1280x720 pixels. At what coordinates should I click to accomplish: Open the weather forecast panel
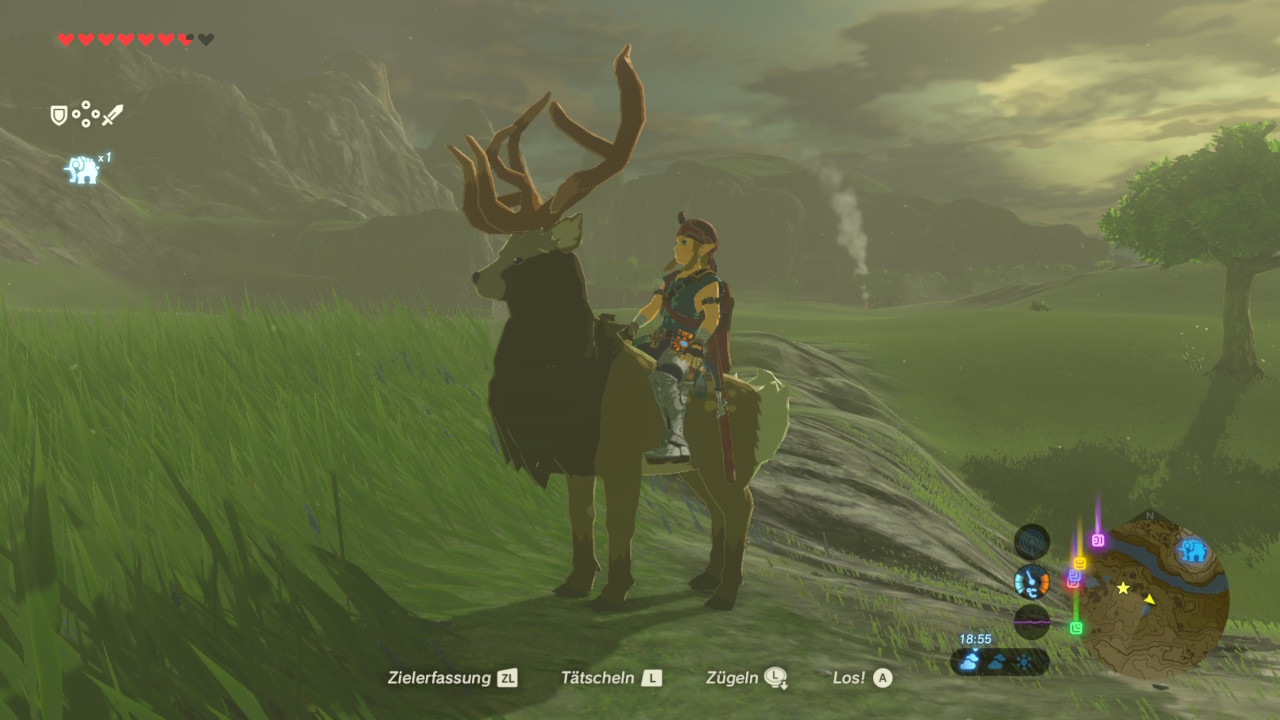pos(999,661)
